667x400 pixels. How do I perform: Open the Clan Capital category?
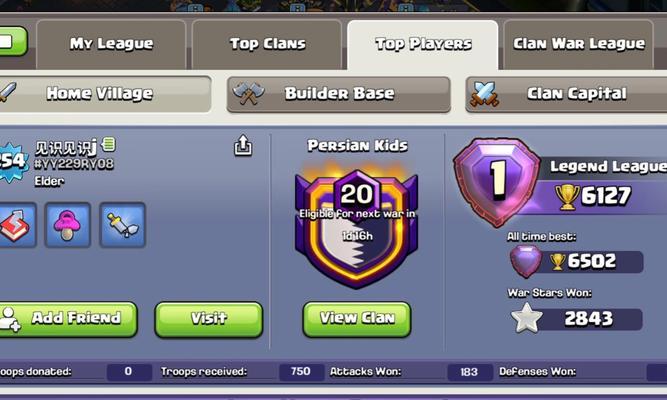click(575, 94)
